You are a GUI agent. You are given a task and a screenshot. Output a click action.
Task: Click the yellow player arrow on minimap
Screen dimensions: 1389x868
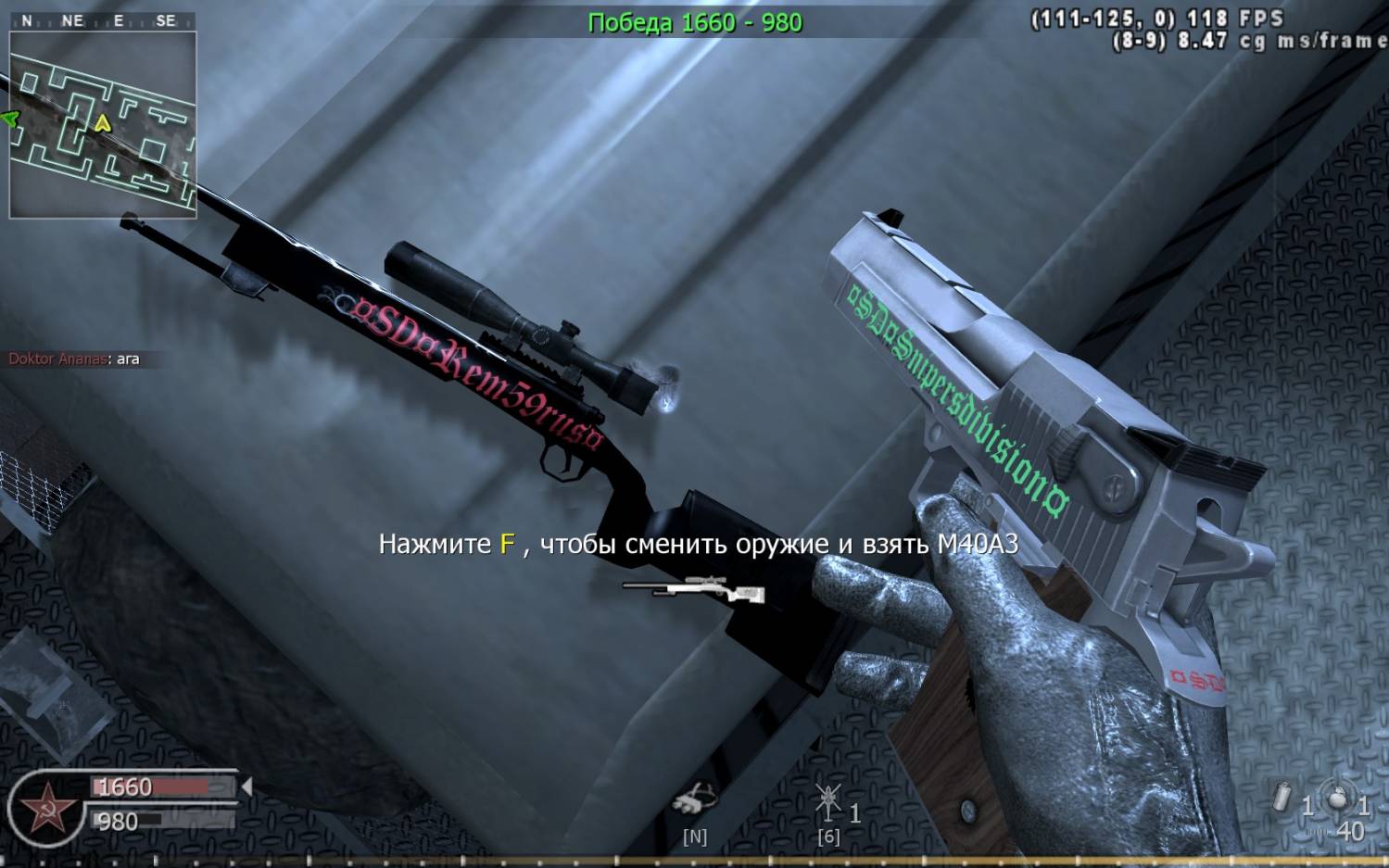click(x=102, y=122)
